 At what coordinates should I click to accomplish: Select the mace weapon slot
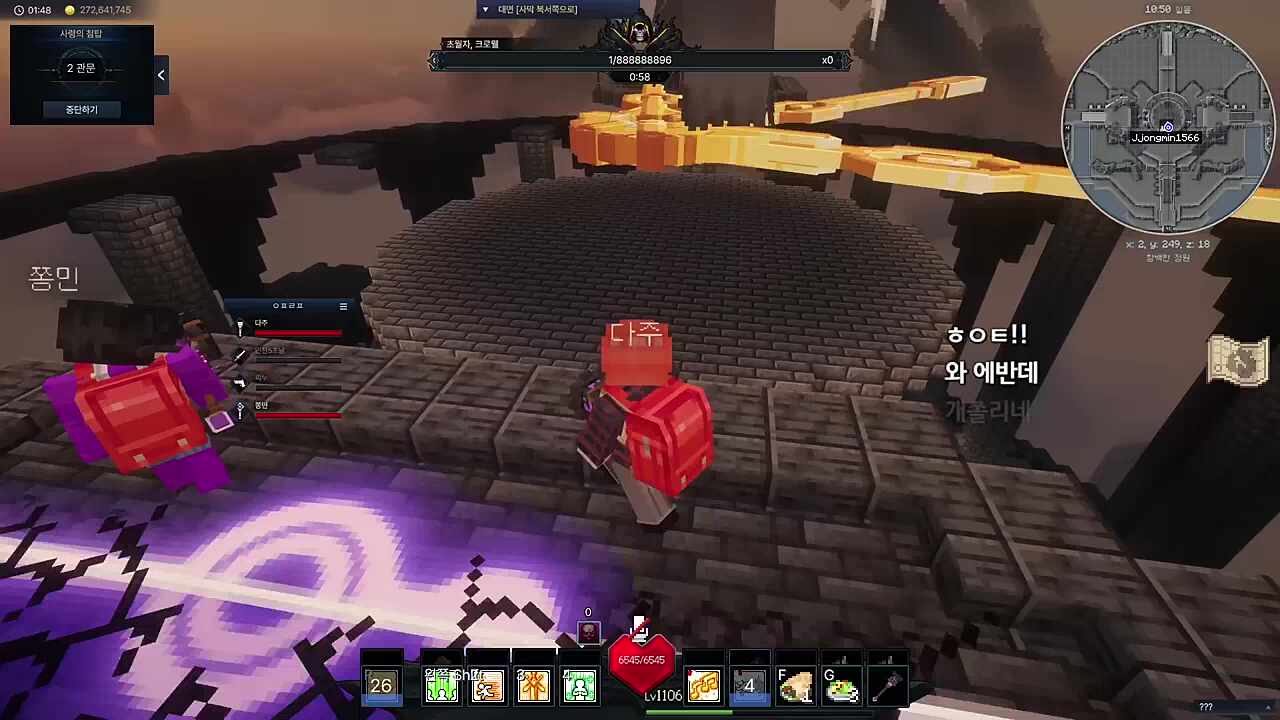(x=887, y=686)
